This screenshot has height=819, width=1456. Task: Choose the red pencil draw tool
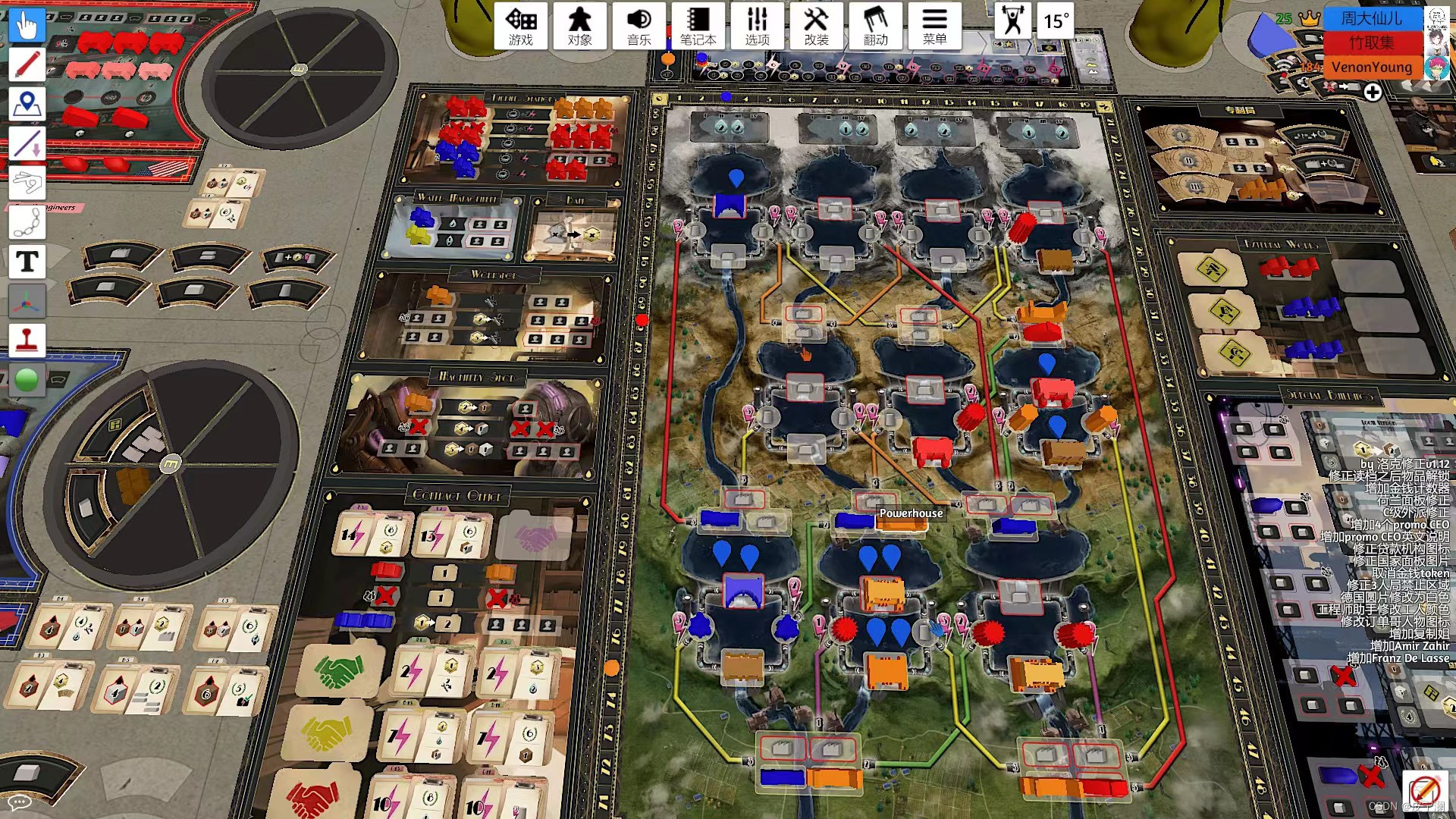pyautogui.click(x=27, y=64)
